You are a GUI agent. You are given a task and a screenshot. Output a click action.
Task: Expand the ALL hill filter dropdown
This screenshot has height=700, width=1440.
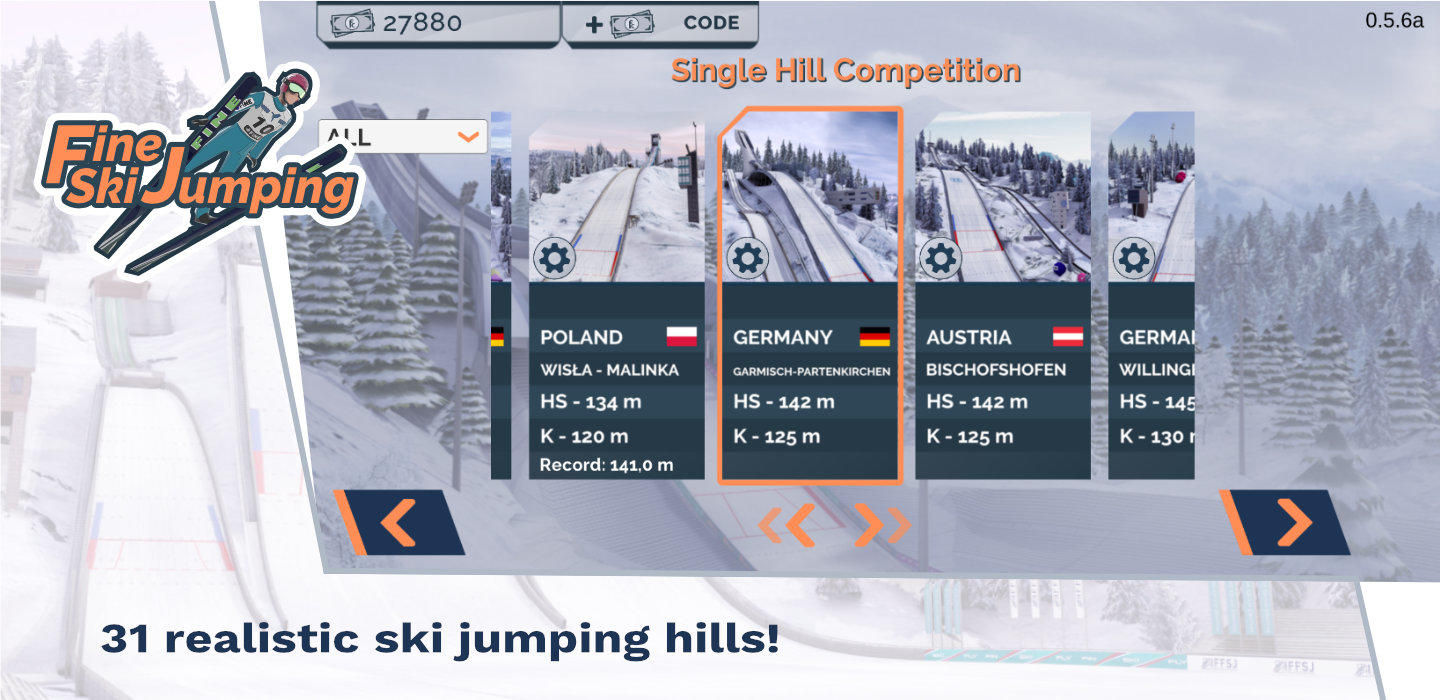pos(403,137)
